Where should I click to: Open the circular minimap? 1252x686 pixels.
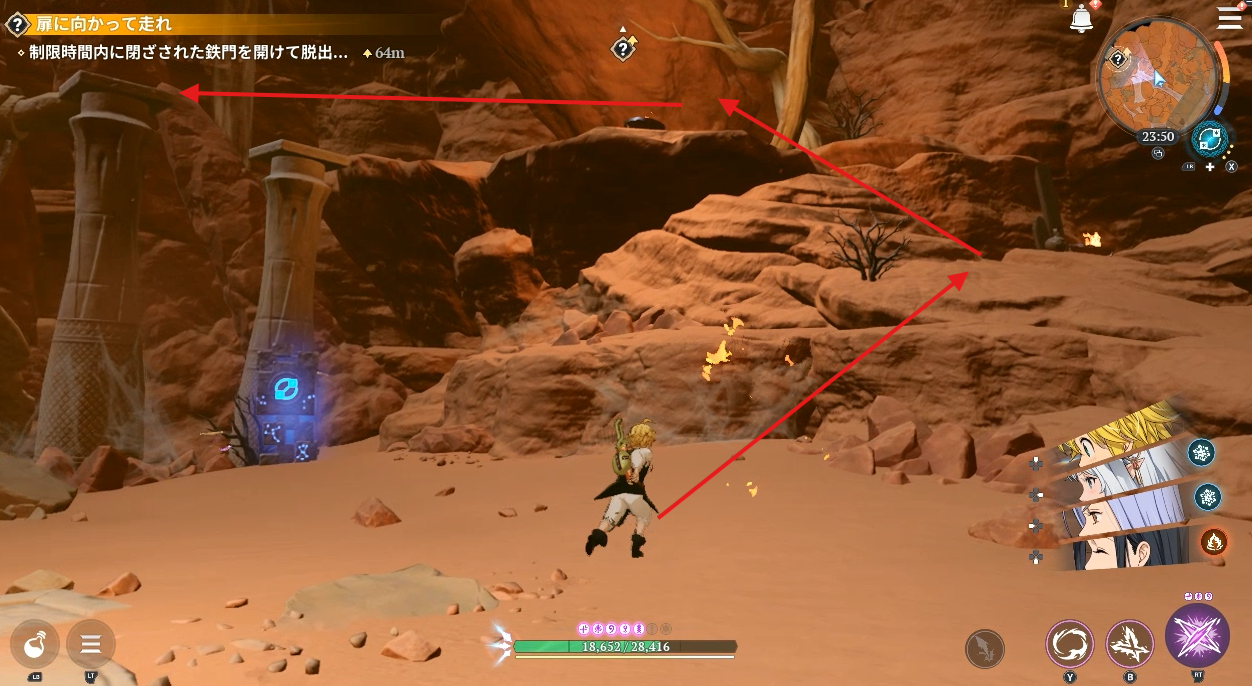(1158, 76)
